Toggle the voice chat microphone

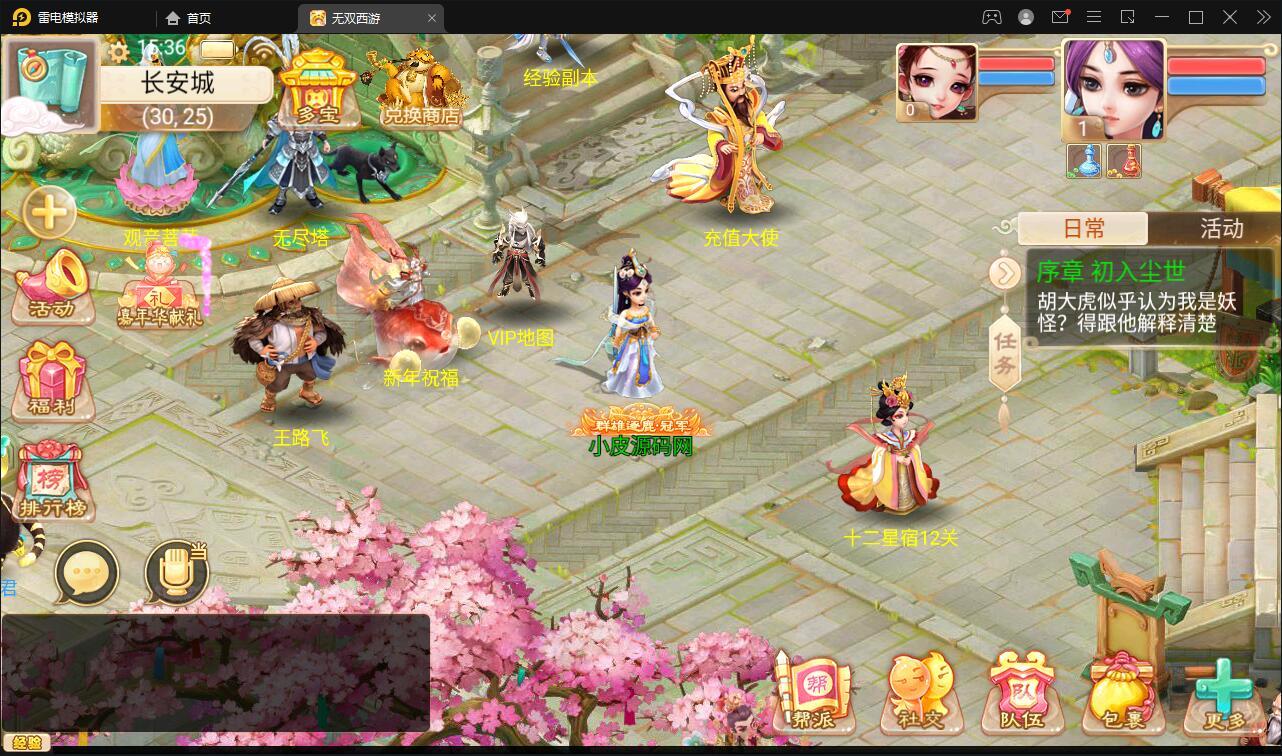[178, 570]
